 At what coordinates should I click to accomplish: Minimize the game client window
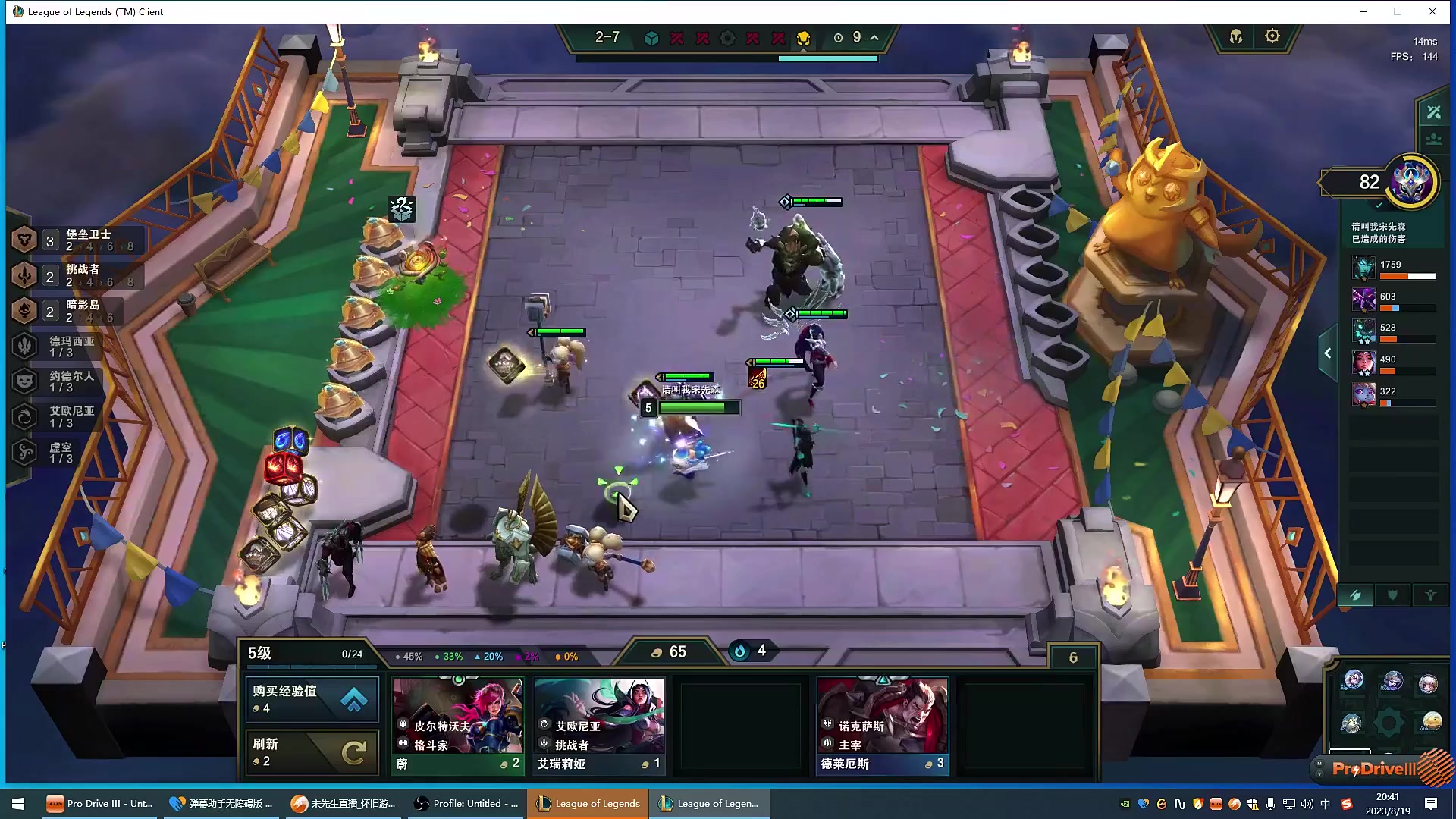tap(1363, 11)
